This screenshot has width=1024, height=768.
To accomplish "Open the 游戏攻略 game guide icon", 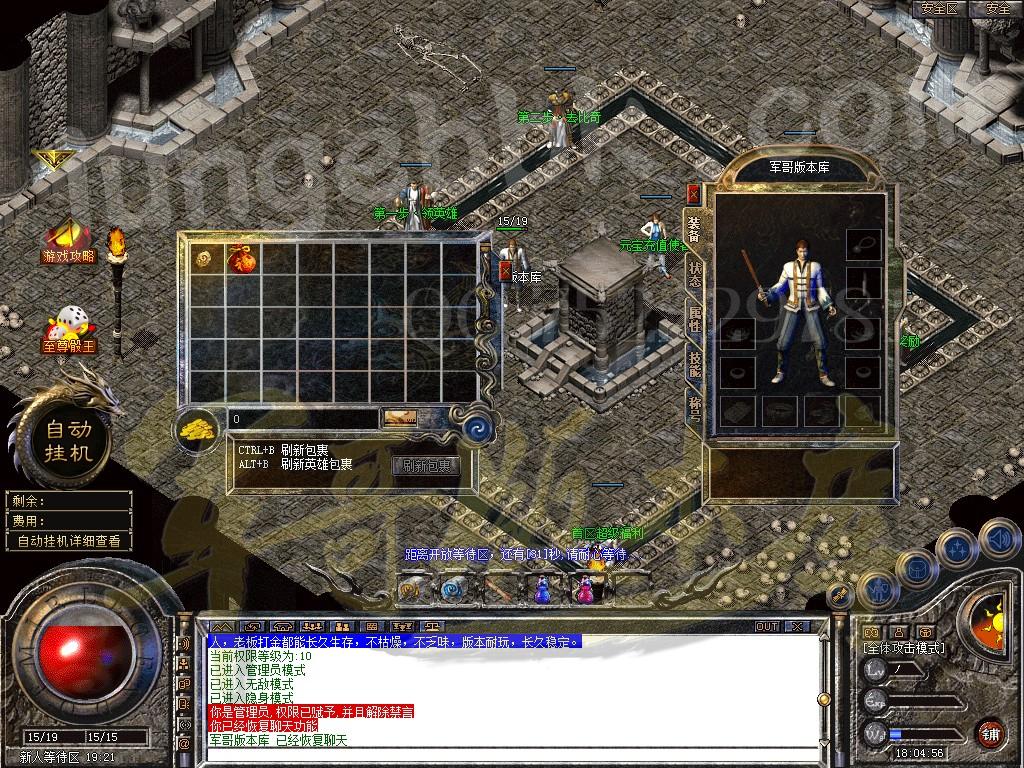I will click(x=68, y=240).
